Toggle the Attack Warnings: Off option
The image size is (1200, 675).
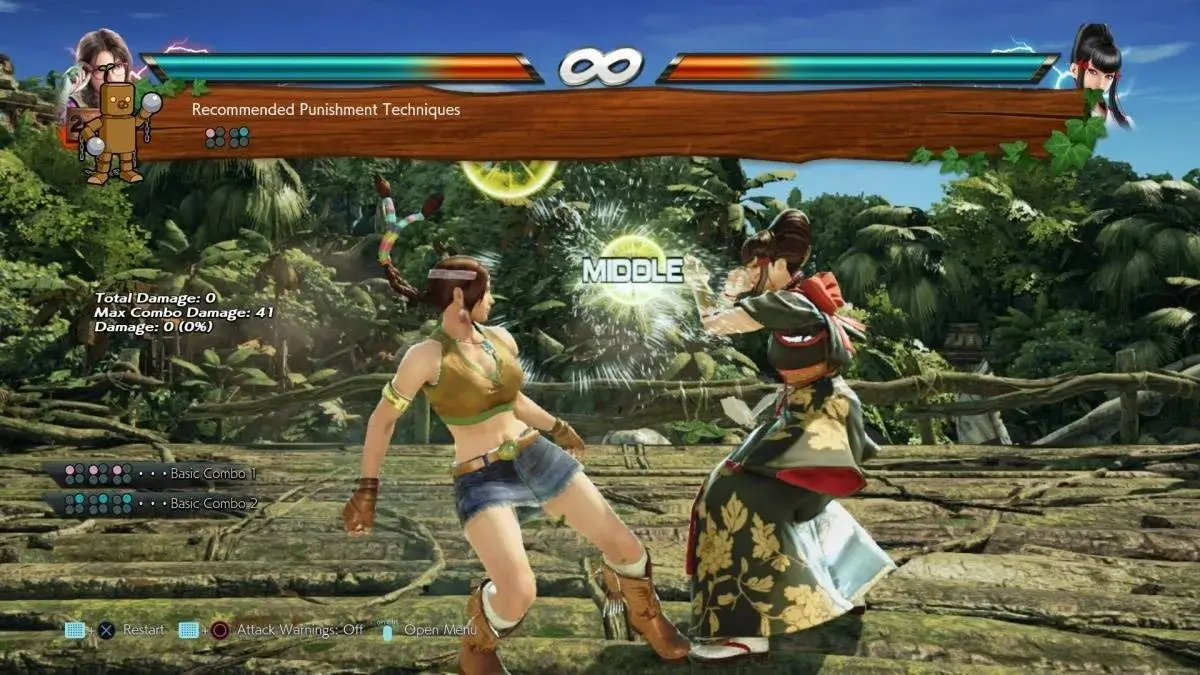(x=300, y=630)
